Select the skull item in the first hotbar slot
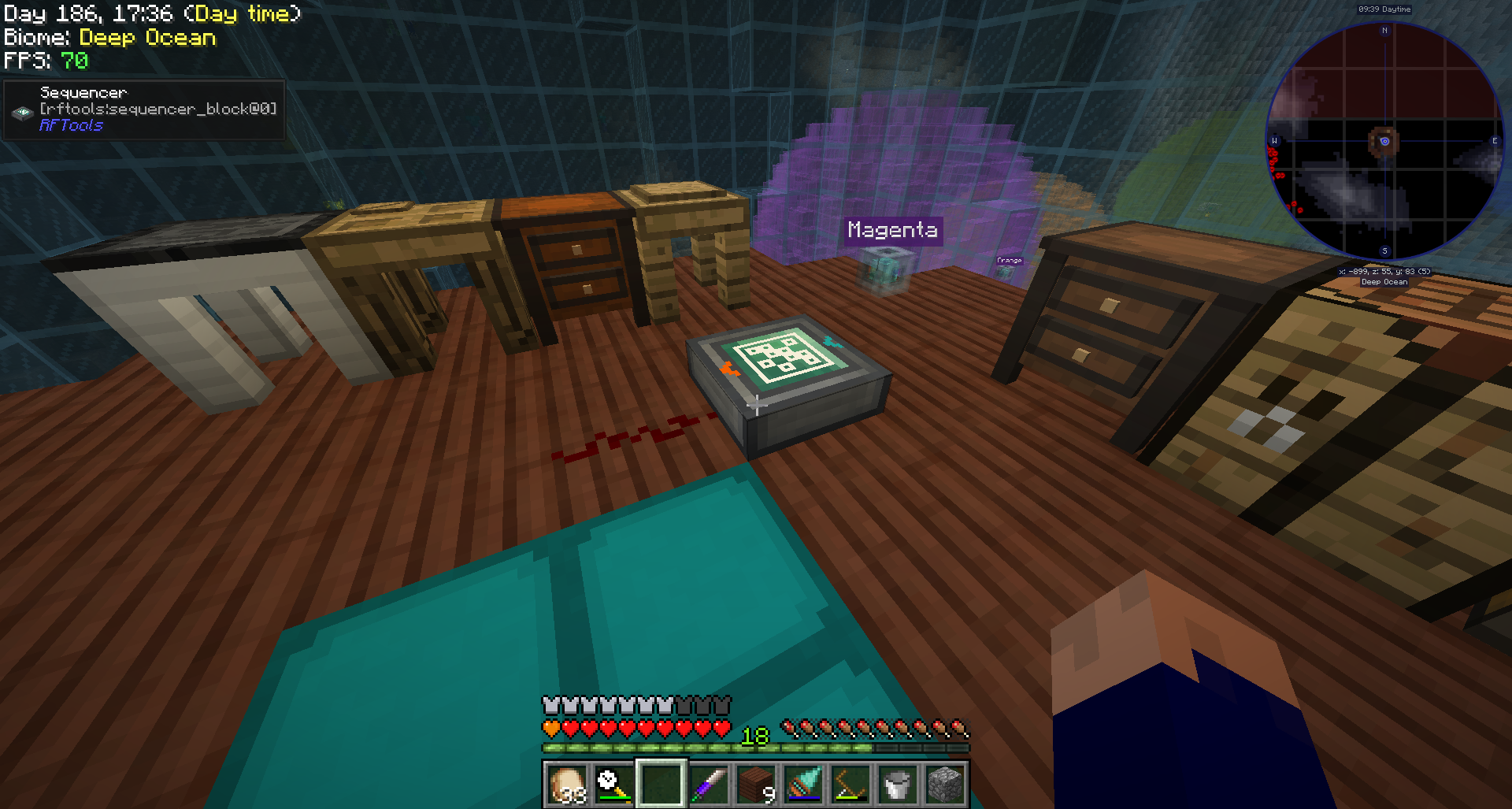Viewport: 1512px width, 809px height. [565, 784]
